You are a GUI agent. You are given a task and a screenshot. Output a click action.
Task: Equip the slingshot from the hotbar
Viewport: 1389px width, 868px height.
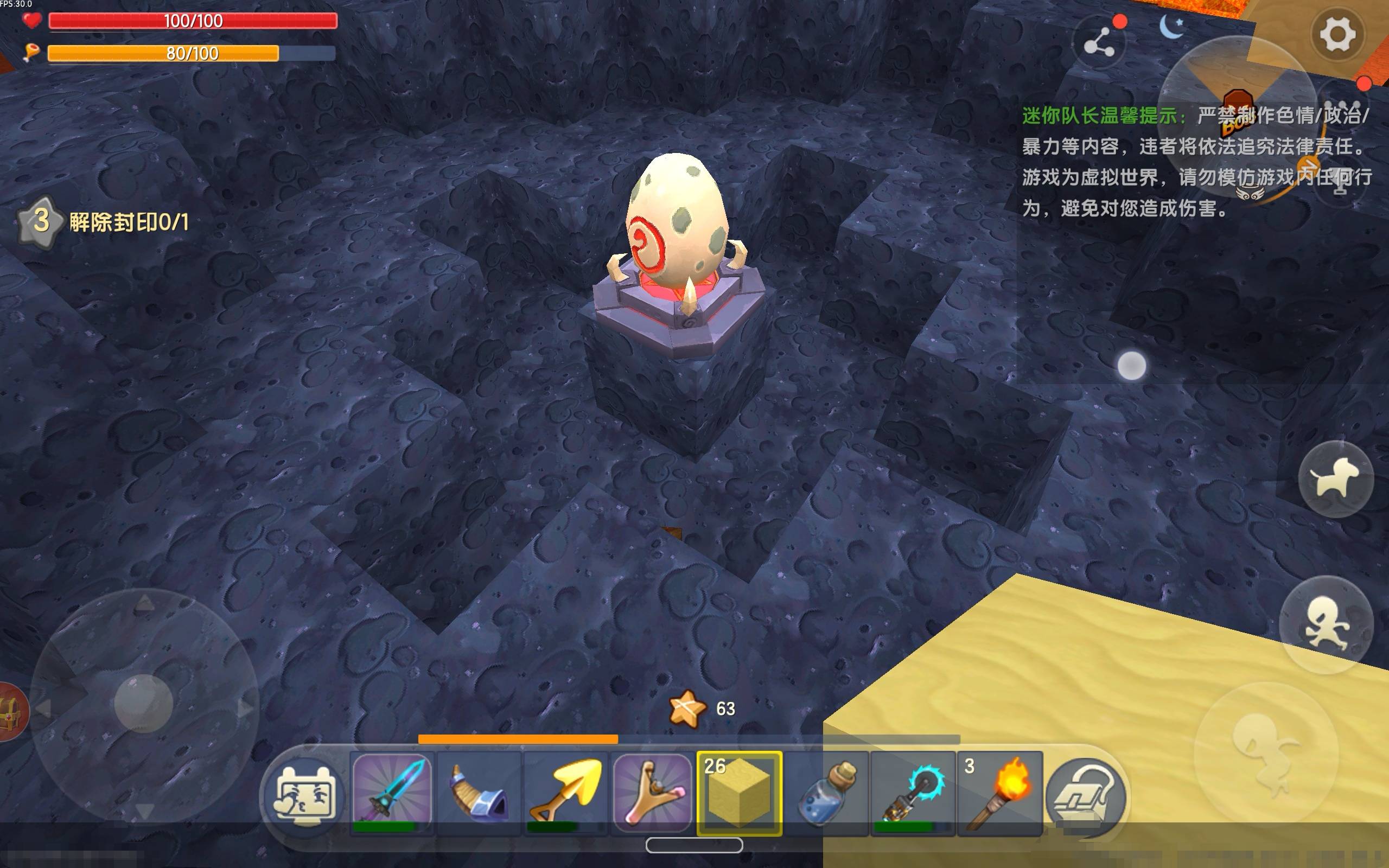click(x=653, y=793)
